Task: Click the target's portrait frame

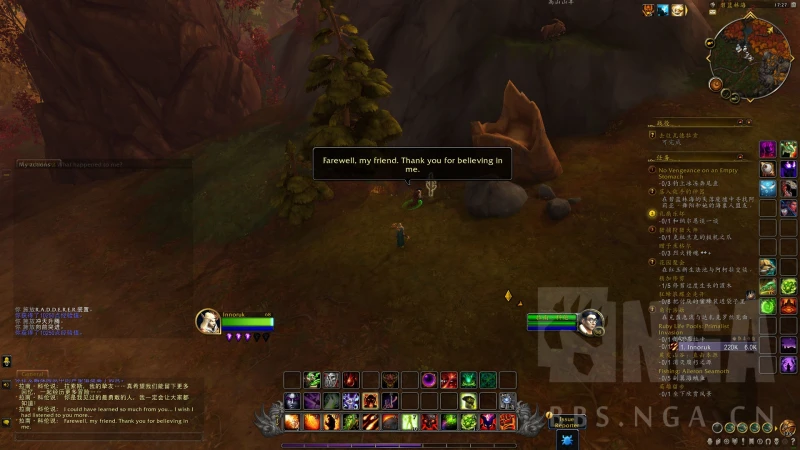Action: click(589, 323)
